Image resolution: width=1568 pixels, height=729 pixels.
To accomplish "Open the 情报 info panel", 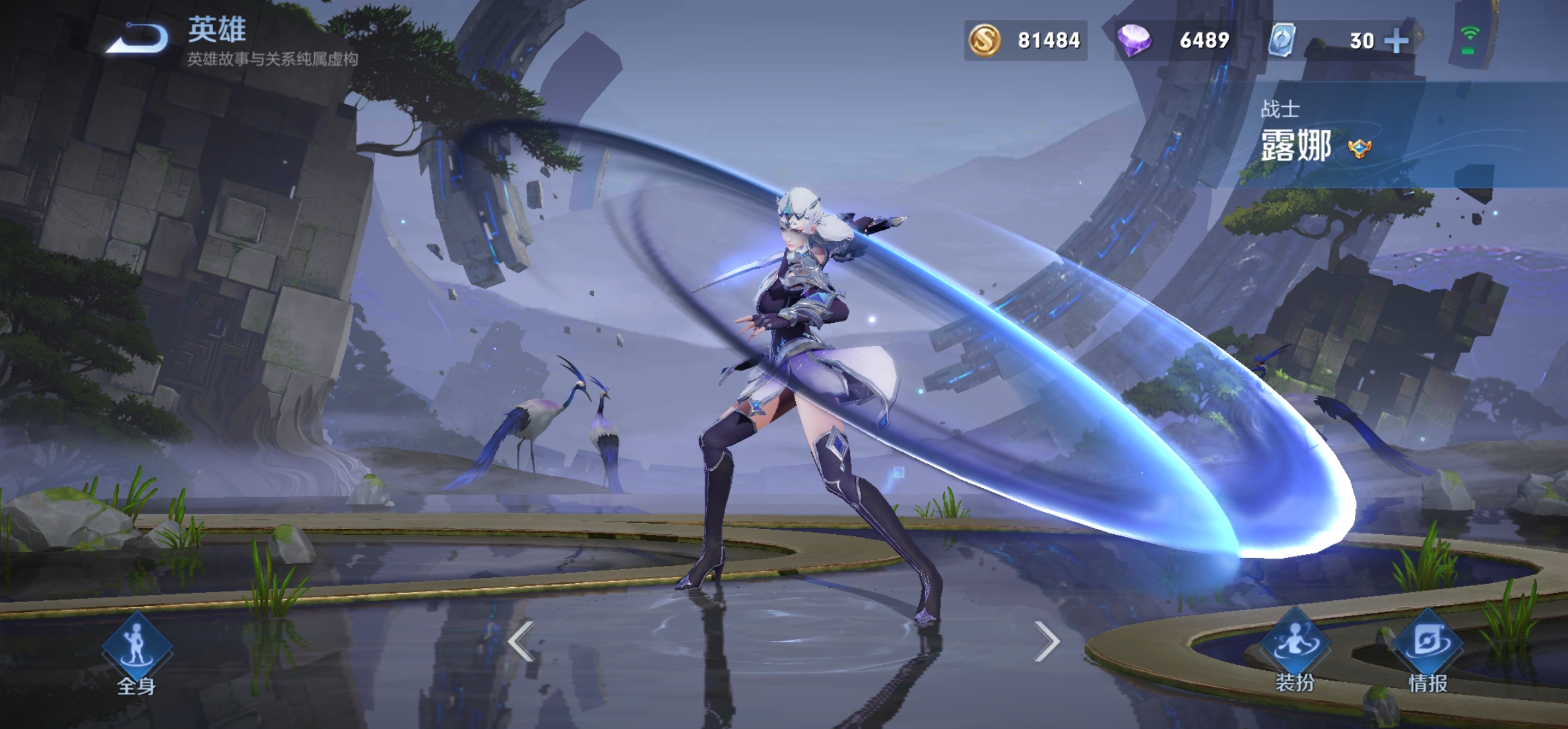I will pyautogui.click(x=1428, y=651).
